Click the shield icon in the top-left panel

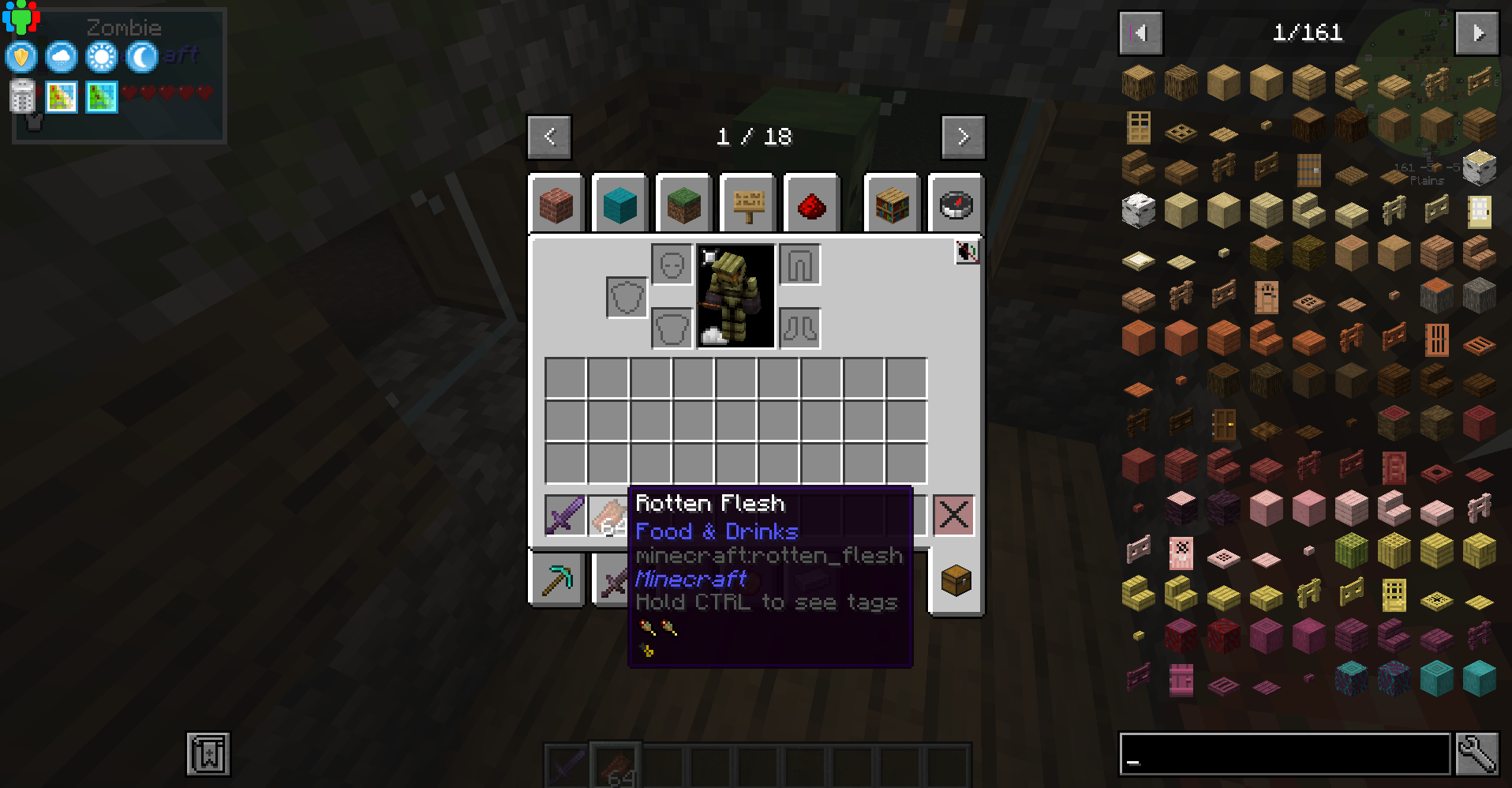click(x=21, y=57)
